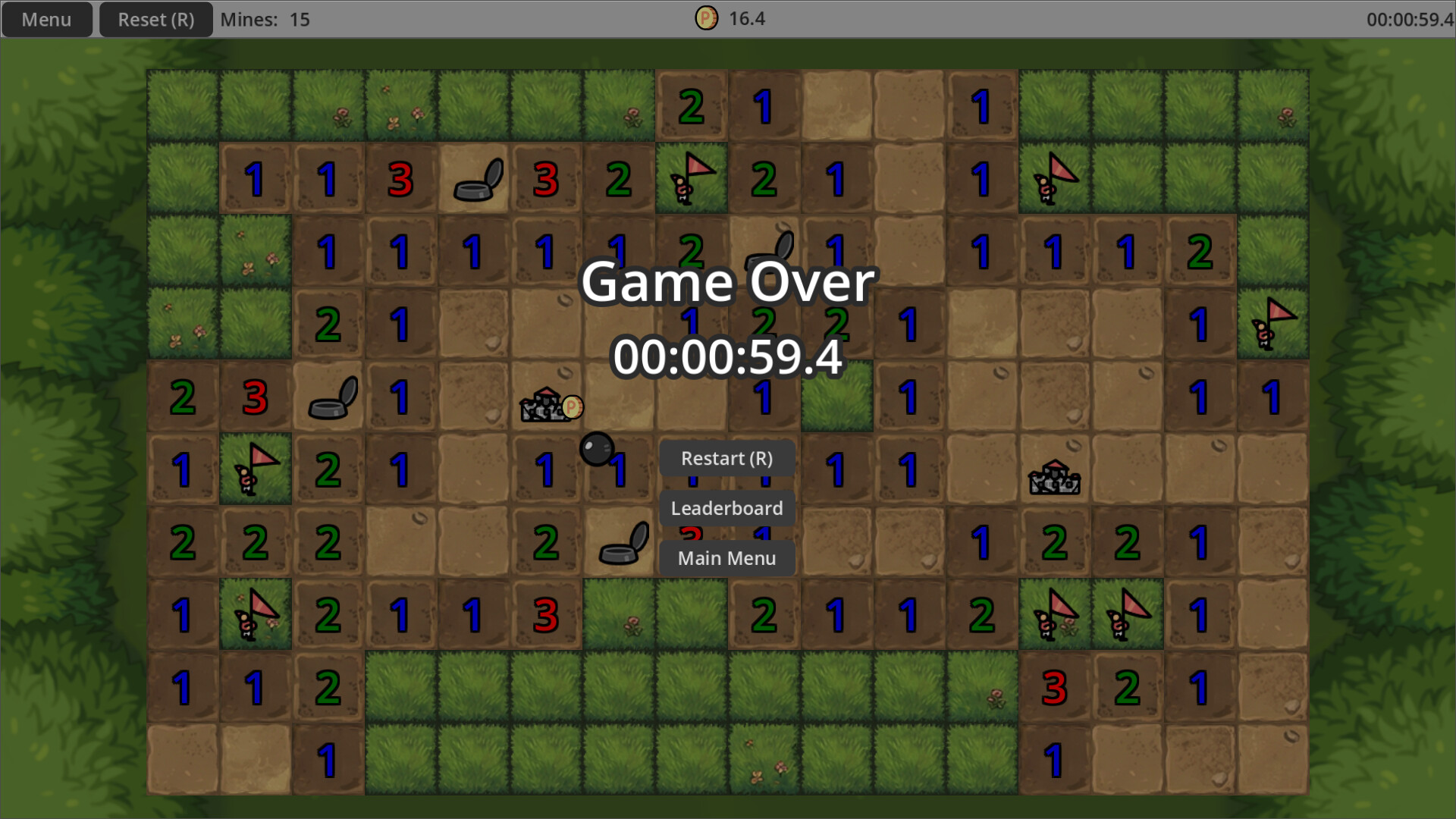The image size is (1456, 819).
Task: Click the flag above the 2 in top row
Action: pyautogui.click(x=256, y=469)
